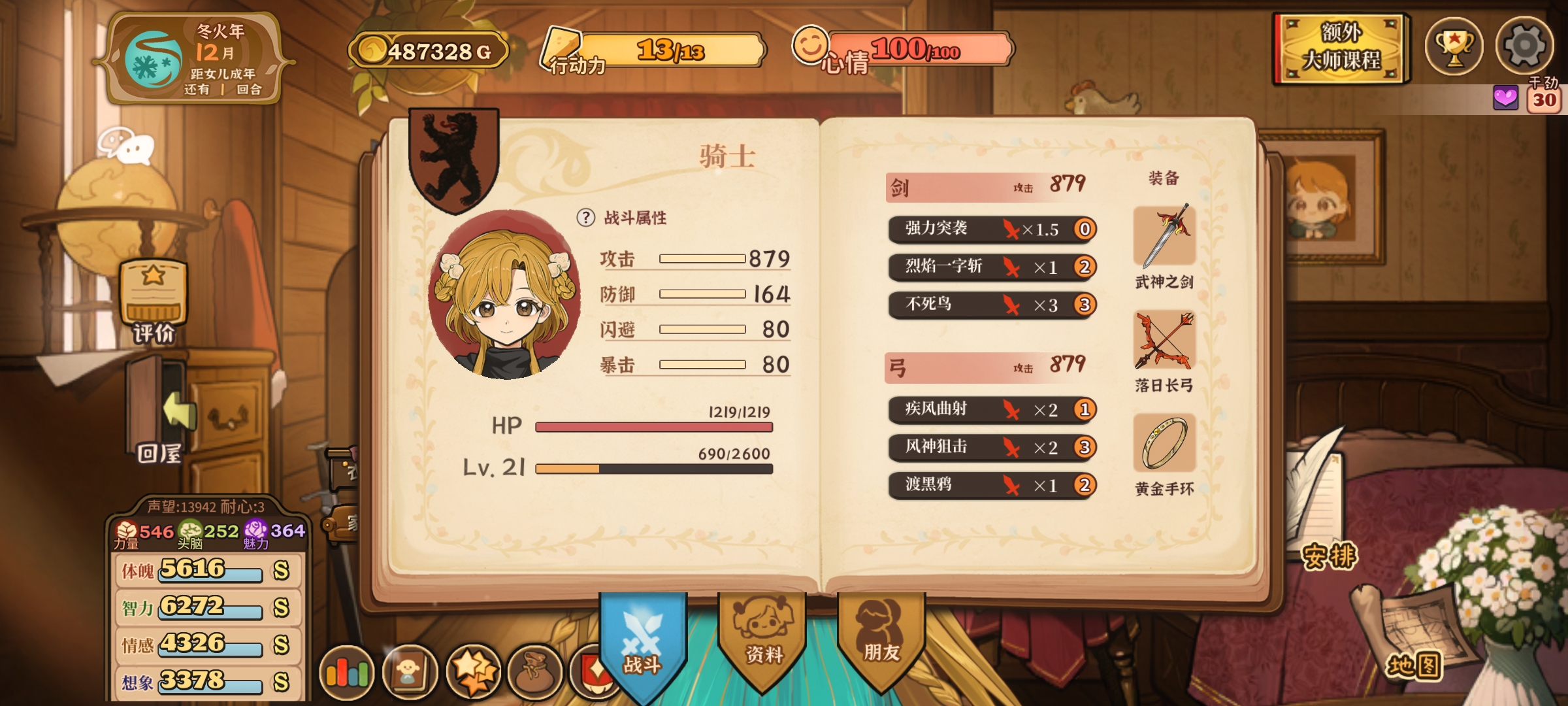Select the 武神之剑 equipment slot

tap(1164, 238)
